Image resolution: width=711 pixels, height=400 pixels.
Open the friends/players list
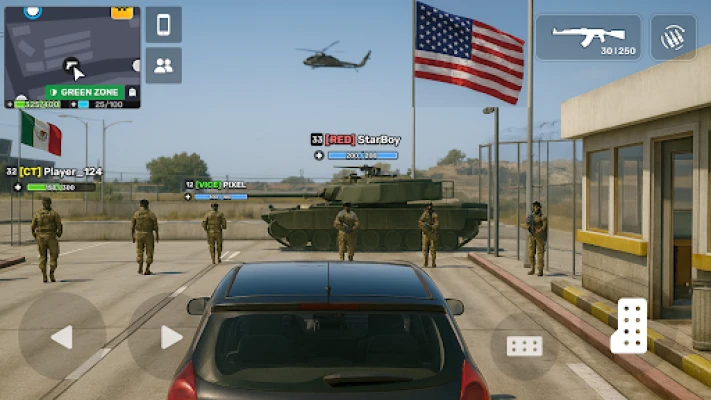[163, 65]
